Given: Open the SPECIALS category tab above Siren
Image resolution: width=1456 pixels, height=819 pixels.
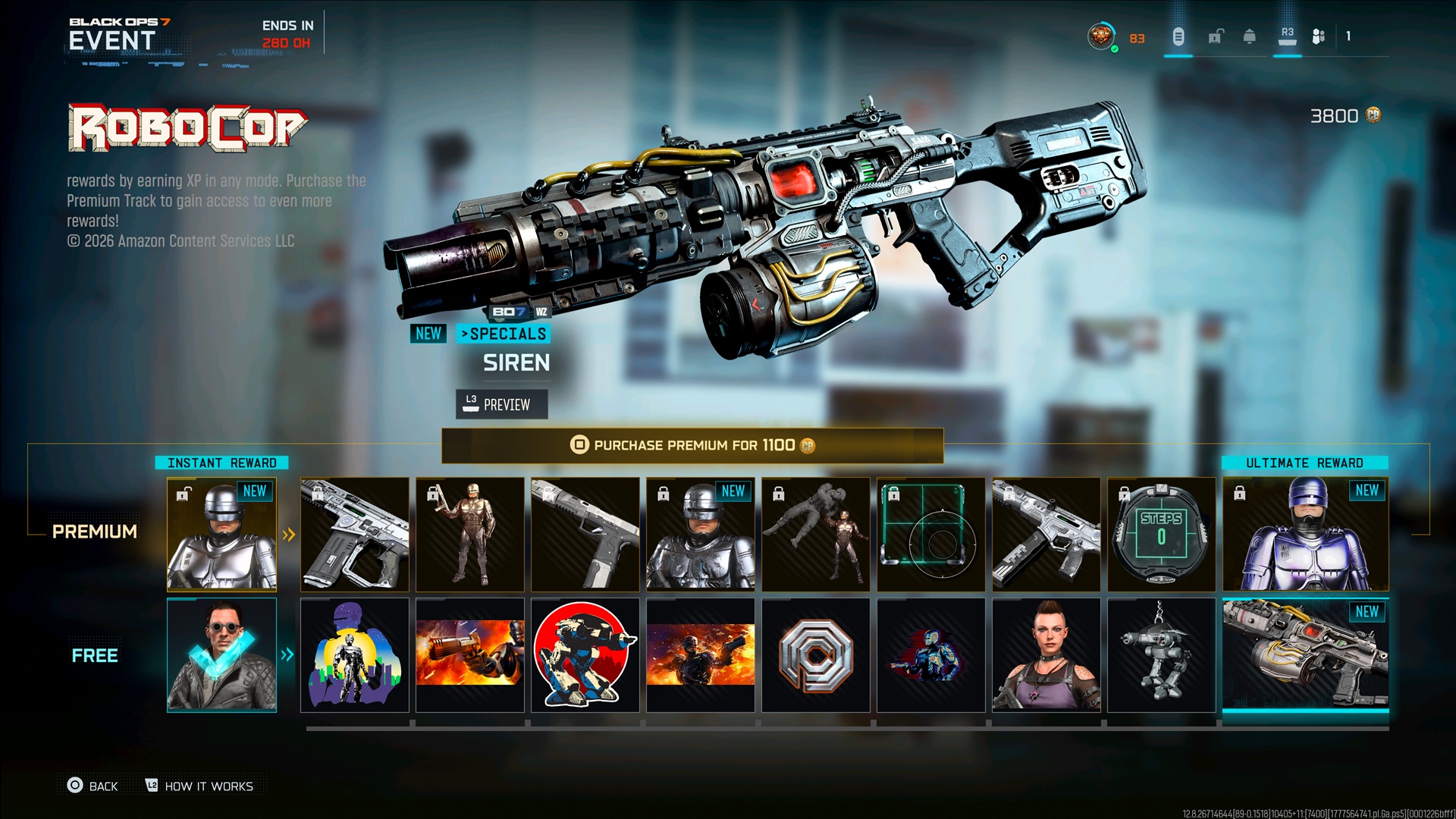Looking at the screenshot, I should [x=504, y=334].
